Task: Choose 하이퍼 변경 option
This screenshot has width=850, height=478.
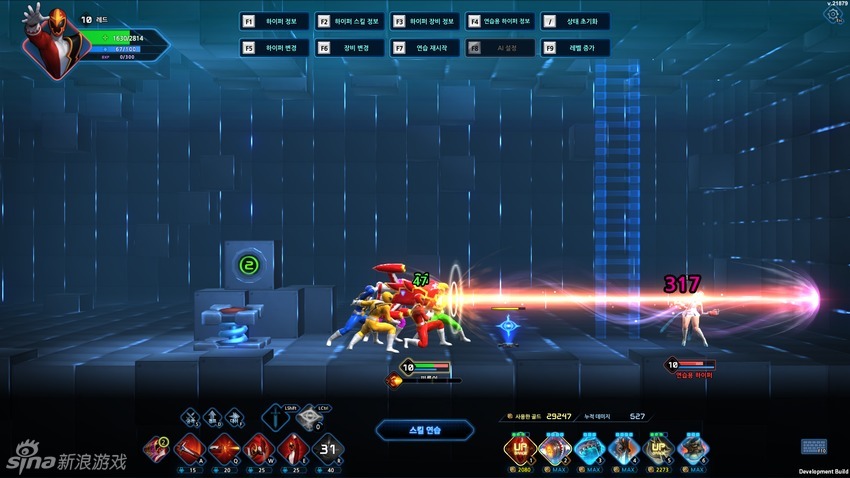Action: coord(275,47)
